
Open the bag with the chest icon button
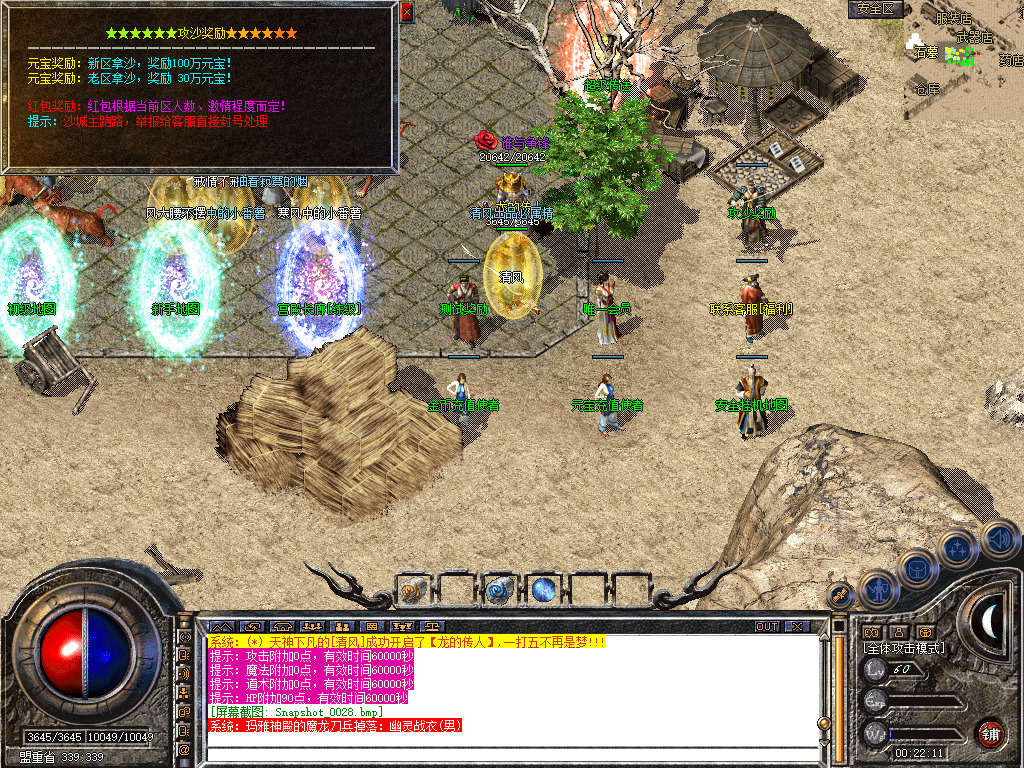click(916, 568)
